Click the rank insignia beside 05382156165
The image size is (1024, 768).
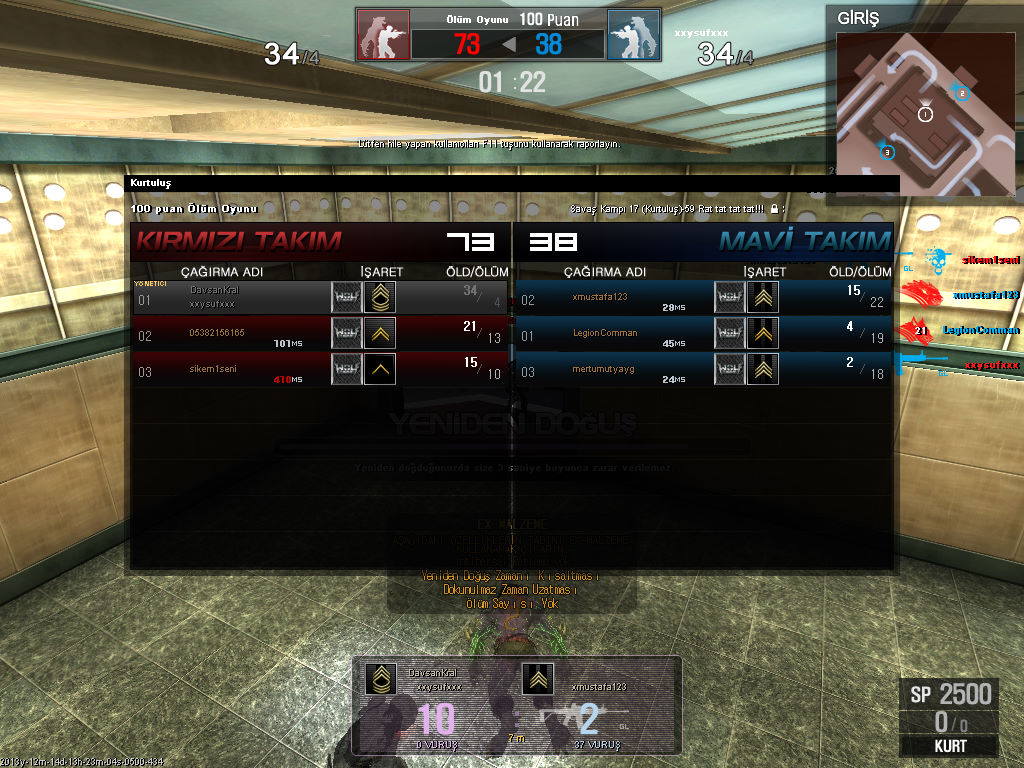380,333
